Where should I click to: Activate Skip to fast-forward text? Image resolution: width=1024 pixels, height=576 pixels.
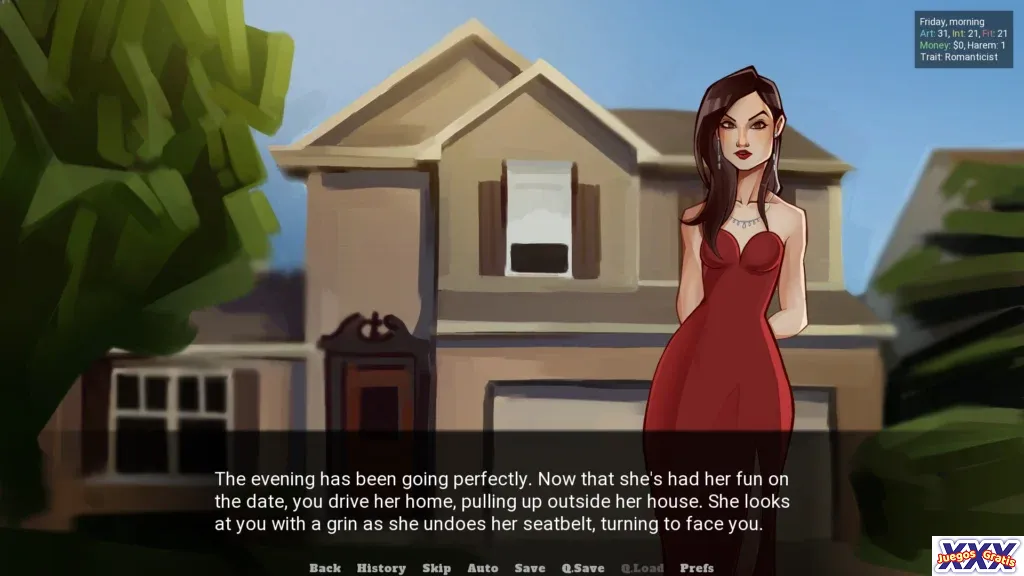click(436, 568)
